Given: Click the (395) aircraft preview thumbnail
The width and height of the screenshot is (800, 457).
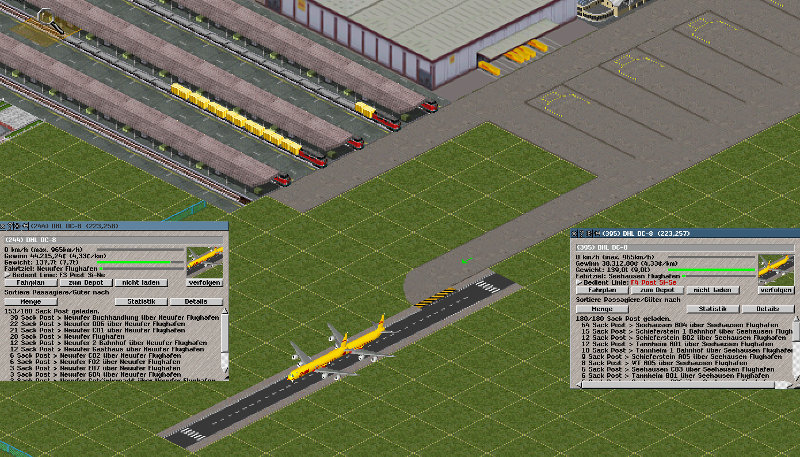Looking at the screenshot, I should tap(775, 268).
